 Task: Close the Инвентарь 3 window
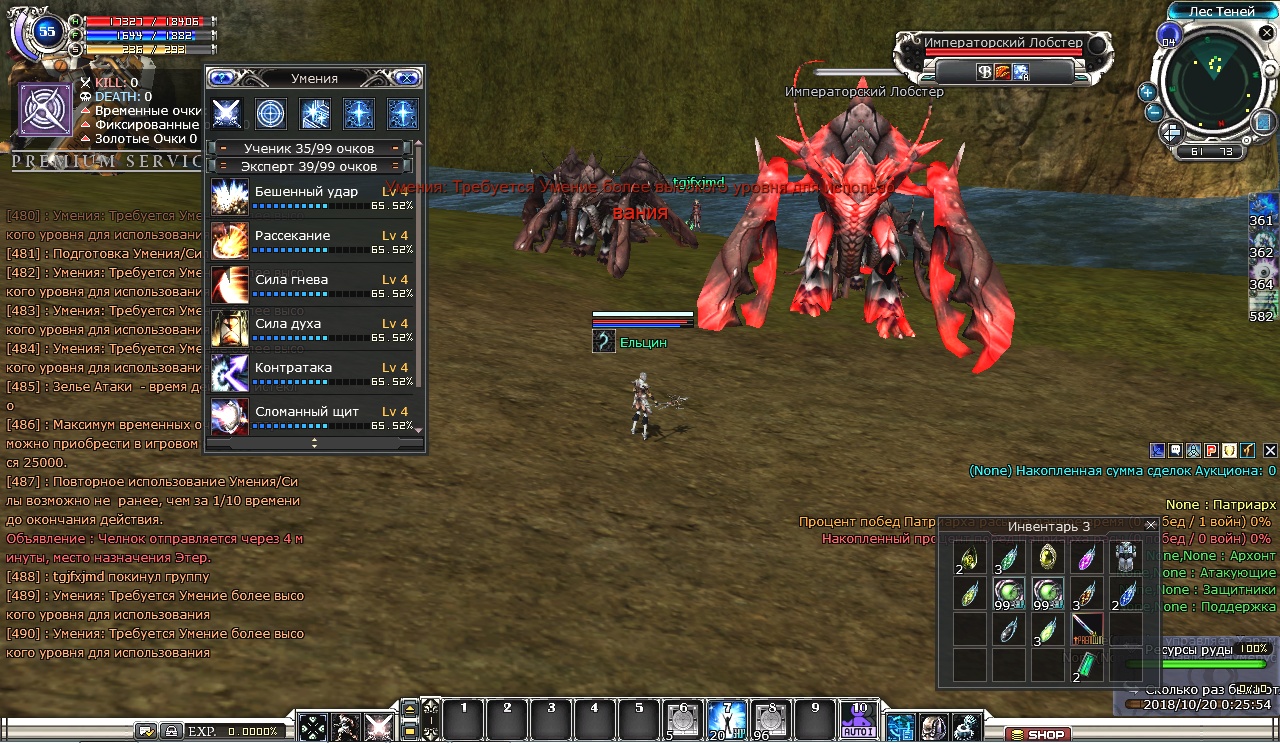tap(1151, 525)
